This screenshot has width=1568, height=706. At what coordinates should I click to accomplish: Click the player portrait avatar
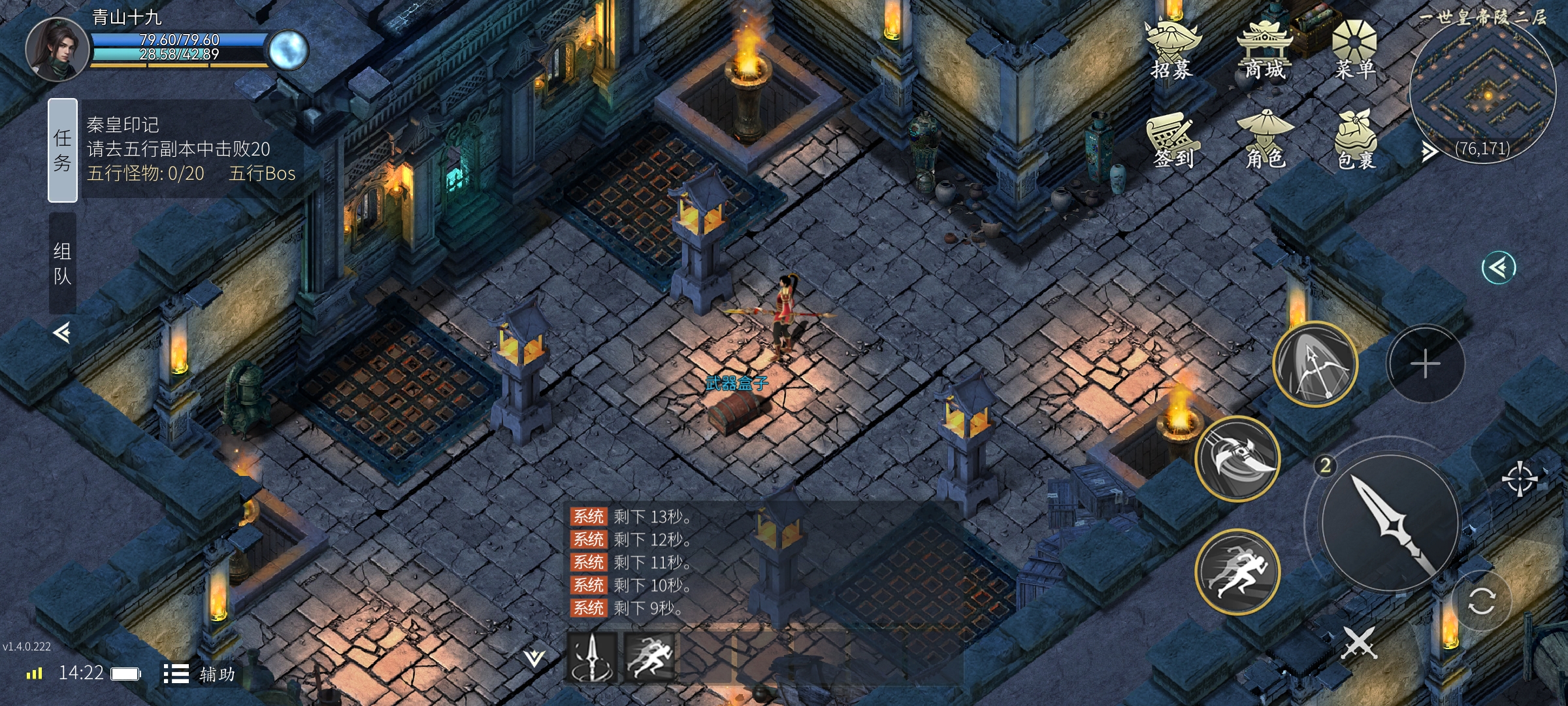[x=57, y=49]
